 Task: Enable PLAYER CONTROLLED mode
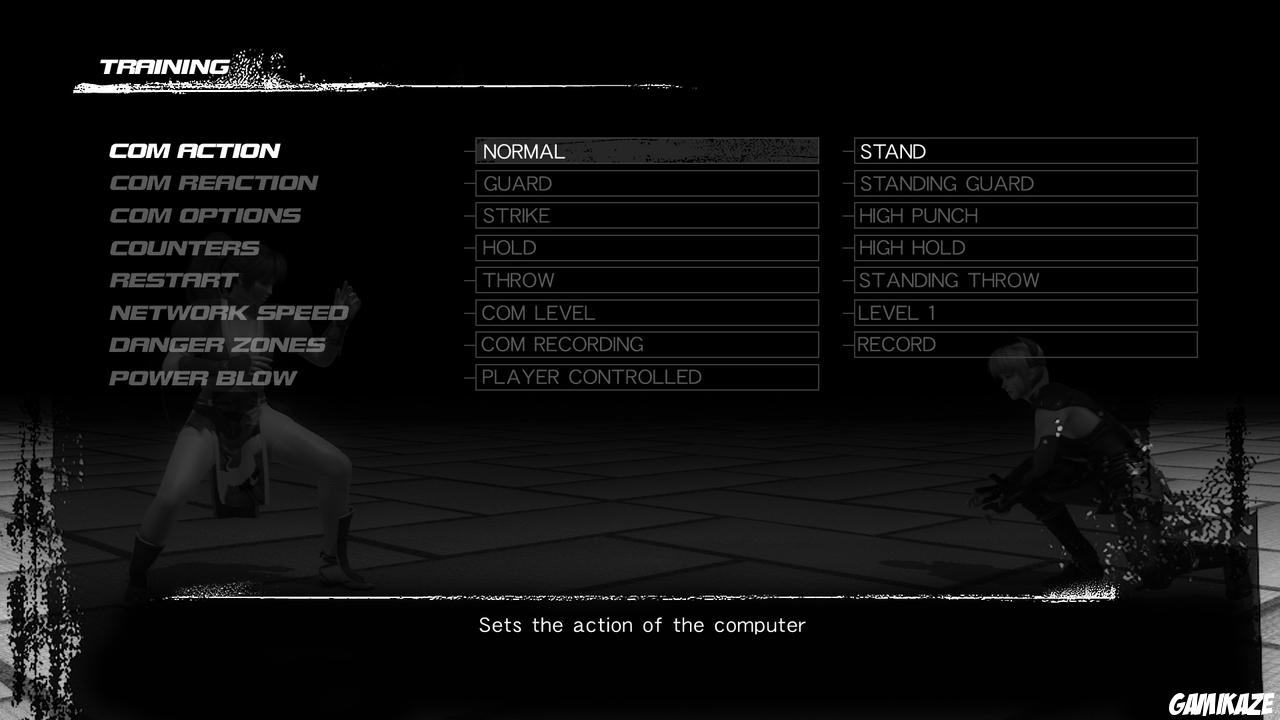[646, 377]
